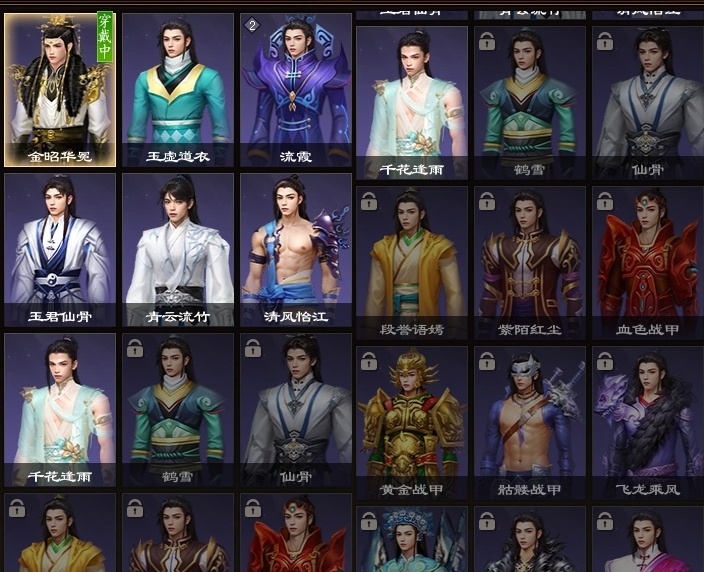Choose the 玉虚道衣 teal robe costume

pos(178,89)
